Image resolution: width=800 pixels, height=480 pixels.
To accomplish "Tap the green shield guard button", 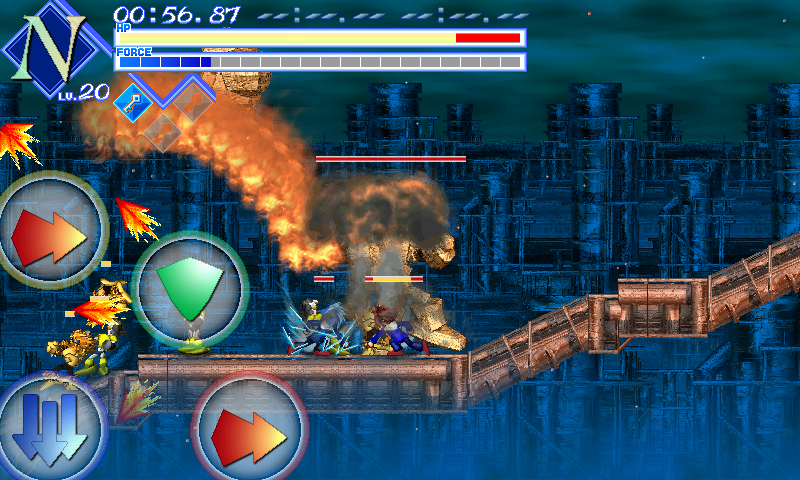I will pyautogui.click(x=189, y=289).
